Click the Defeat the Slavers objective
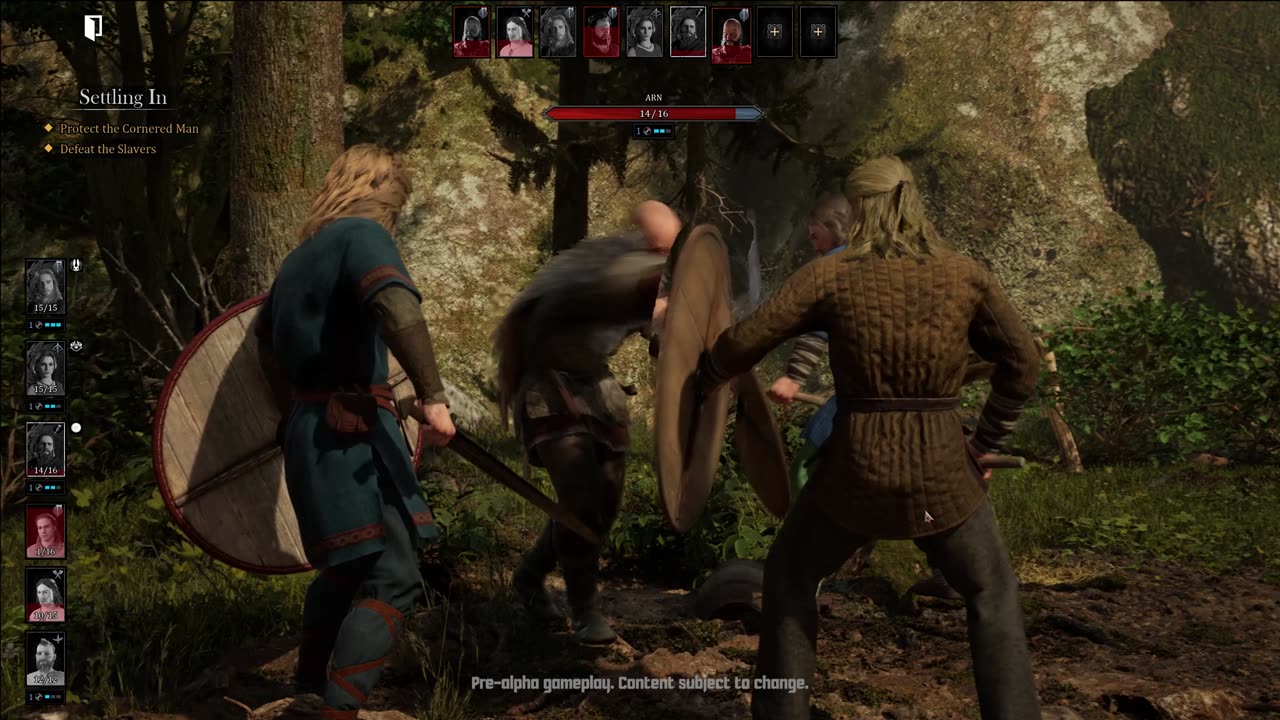This screenshot has width=1280, height=720. [x=108, y=149]
